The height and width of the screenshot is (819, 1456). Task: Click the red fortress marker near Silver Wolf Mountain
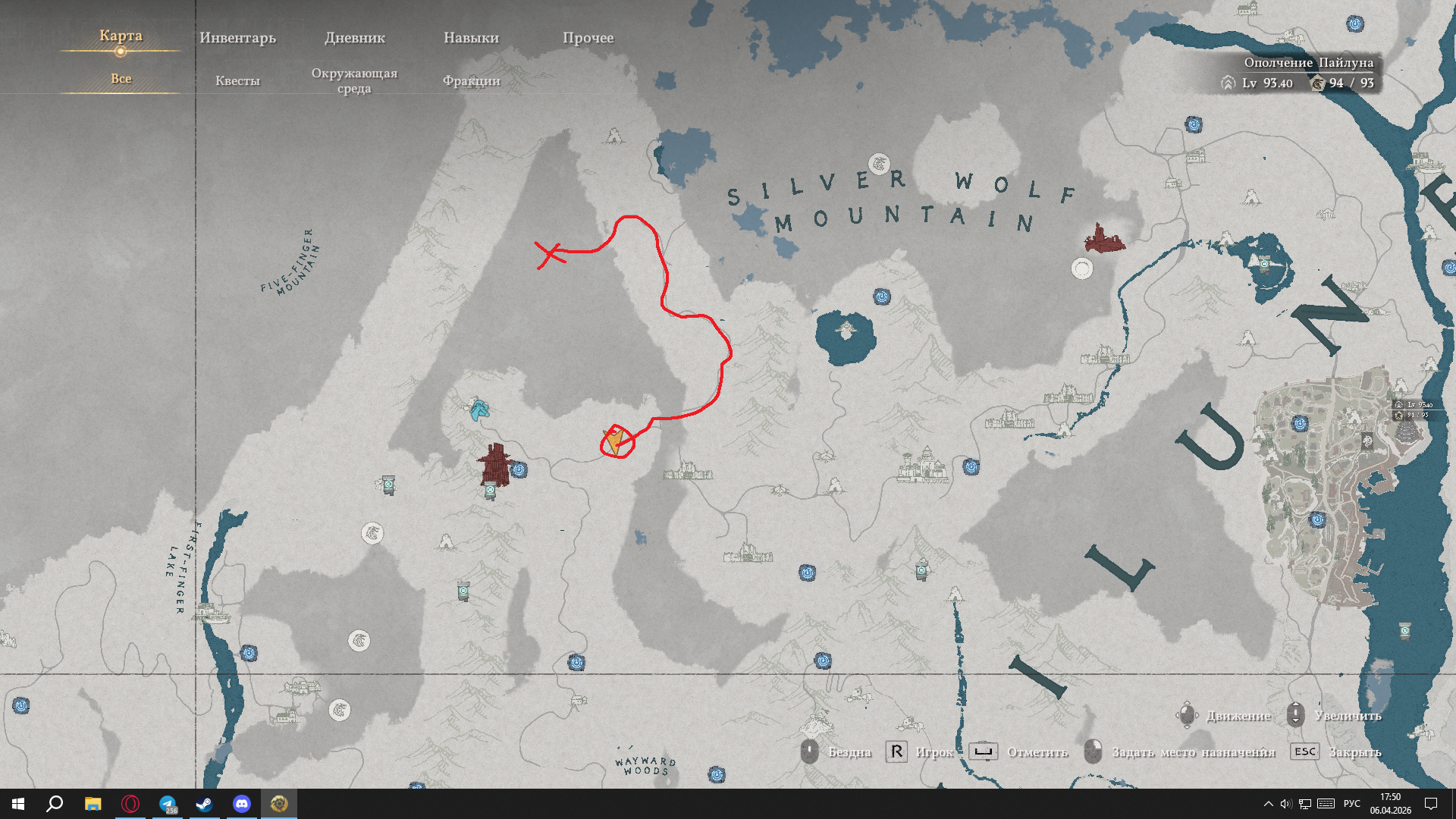coord(1103,238)
